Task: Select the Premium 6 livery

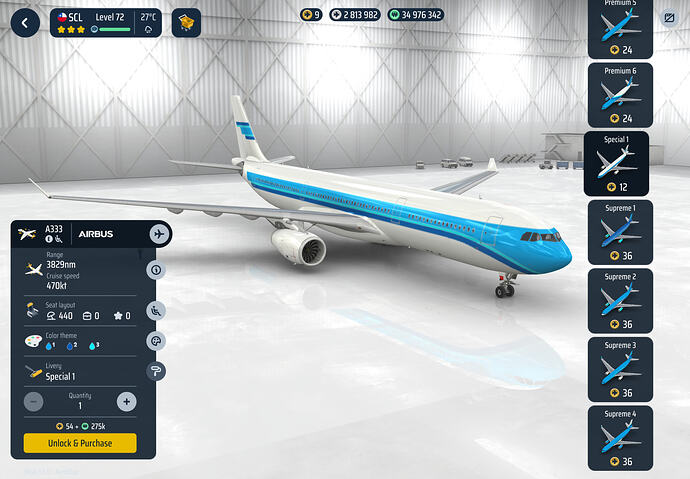Action: (x=618, y=95)
